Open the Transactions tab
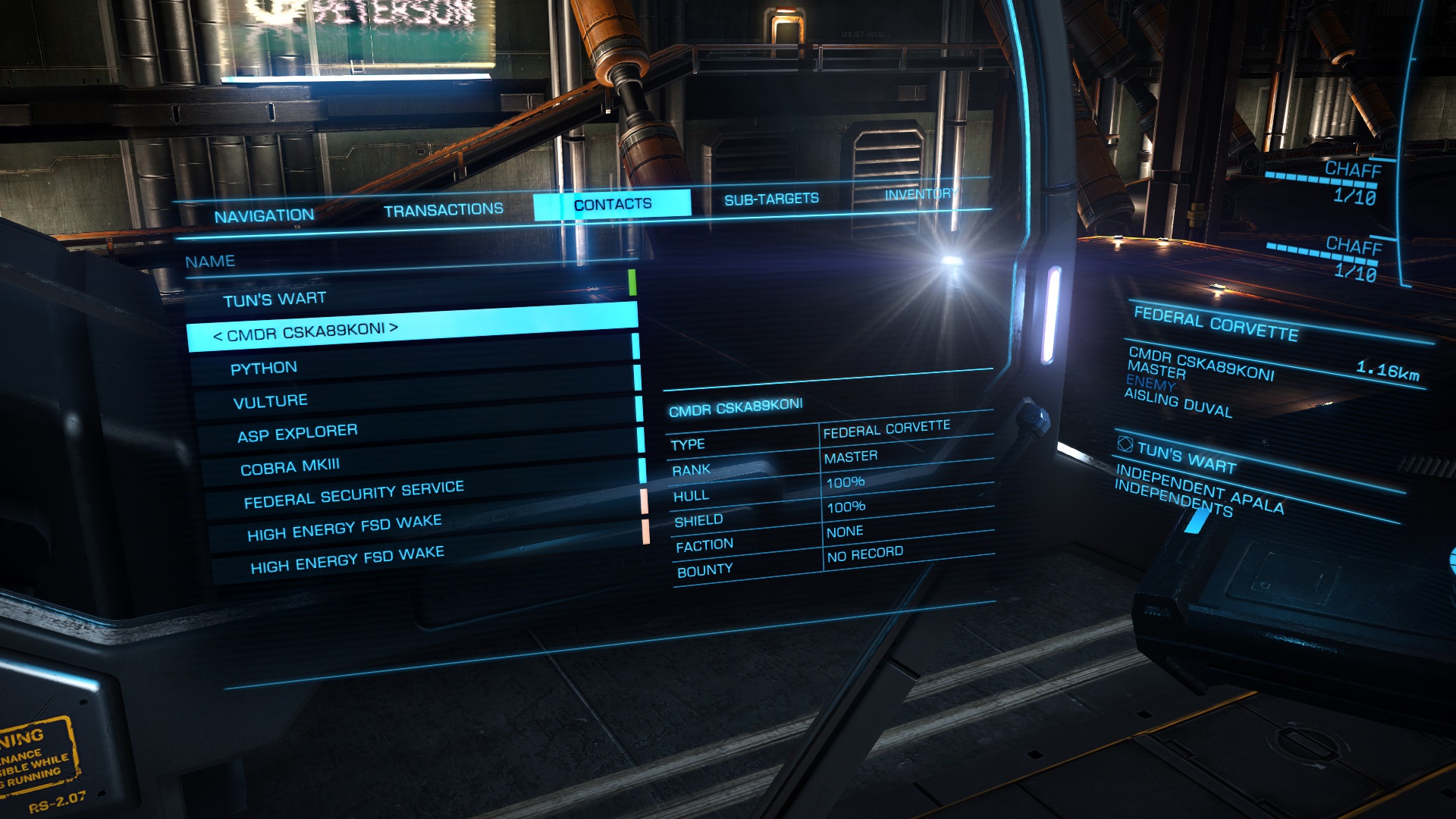1456x819 pixels. pos(443,210)
